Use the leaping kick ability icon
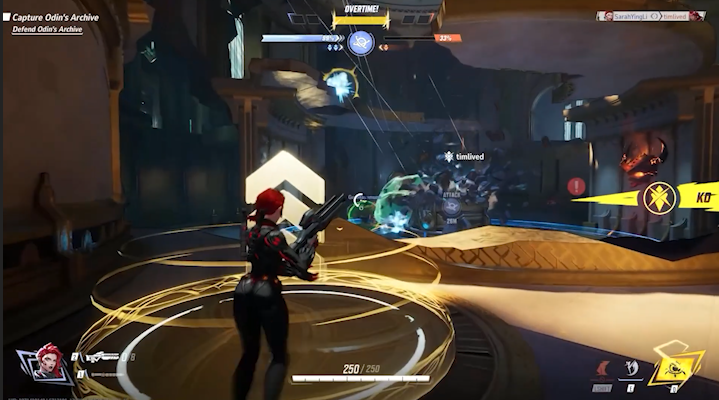The height and width of the screenshot is (400, 719). tap(631, 368)
